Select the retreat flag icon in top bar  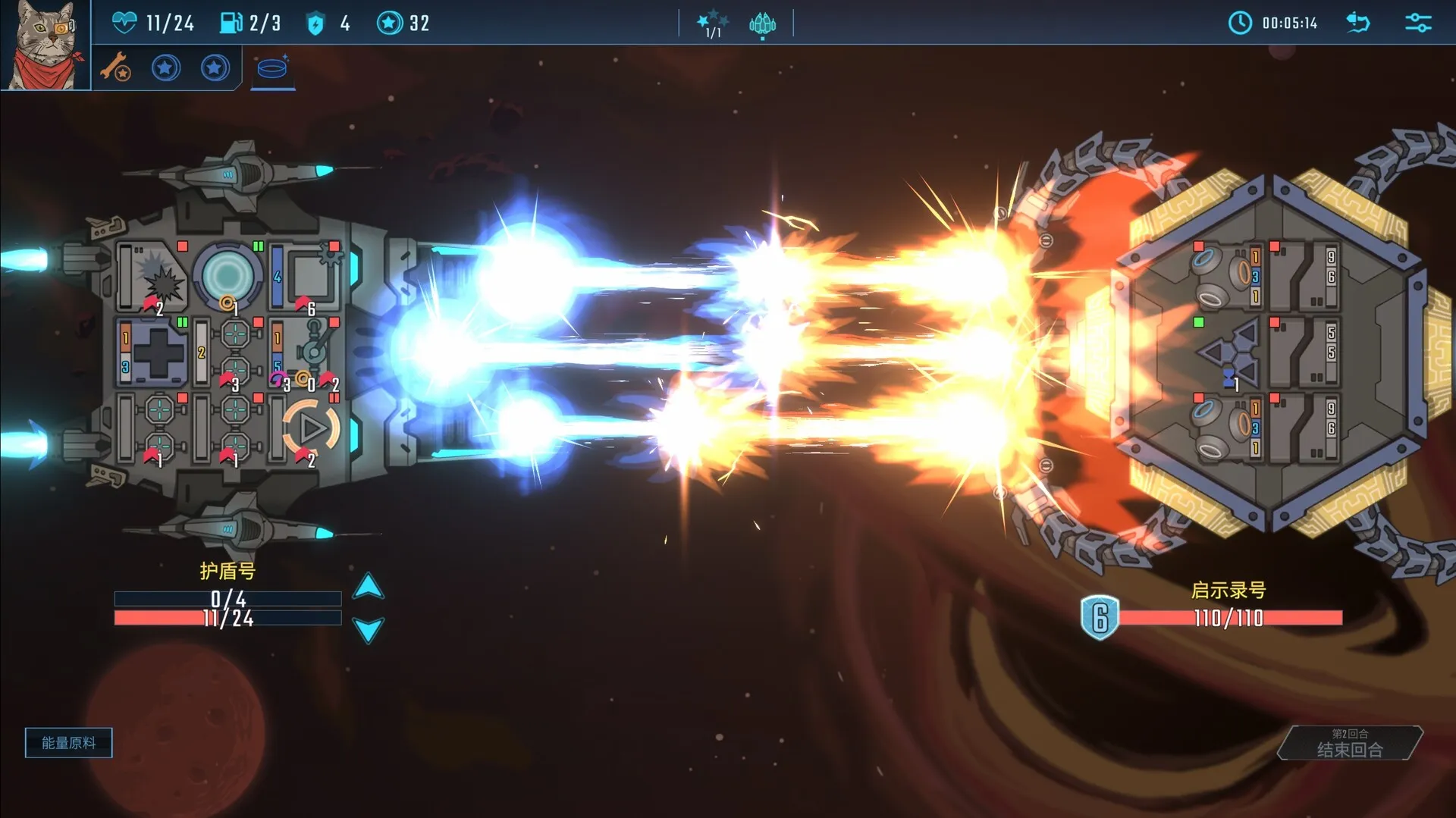click(1357, 23)
